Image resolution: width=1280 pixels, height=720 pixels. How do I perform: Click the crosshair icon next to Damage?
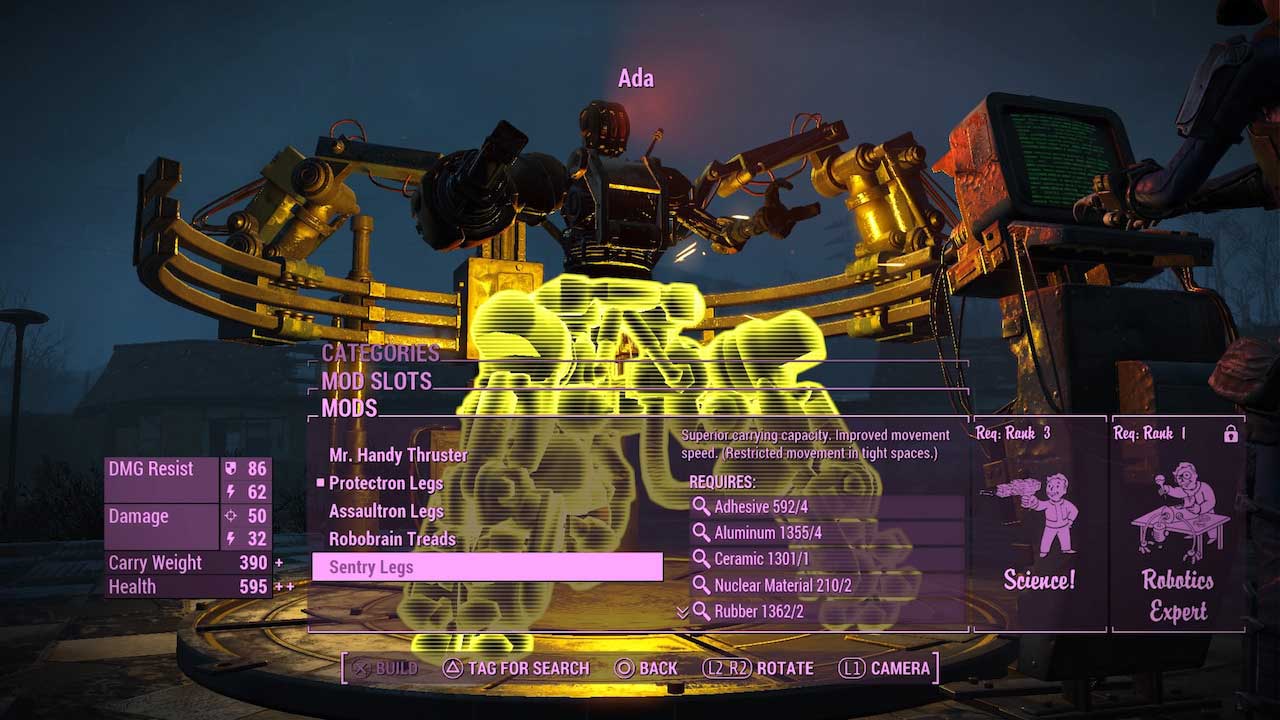229,516
